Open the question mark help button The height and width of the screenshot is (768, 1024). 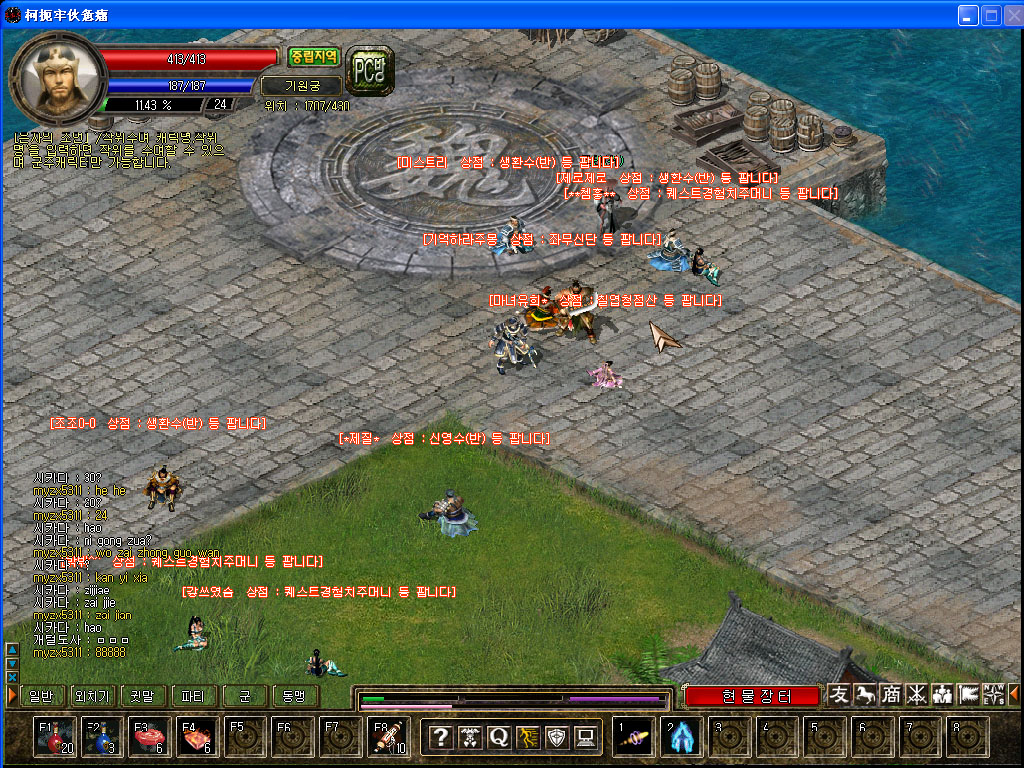pos(441,738)
